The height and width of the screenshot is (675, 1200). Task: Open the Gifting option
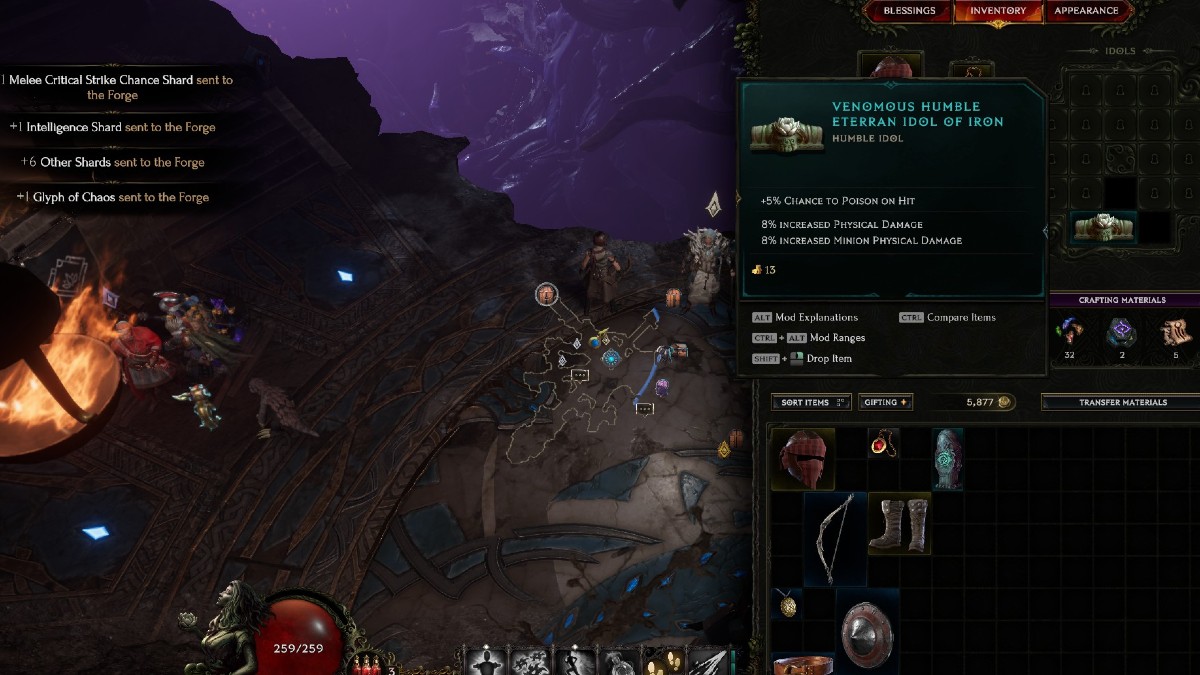885,402
